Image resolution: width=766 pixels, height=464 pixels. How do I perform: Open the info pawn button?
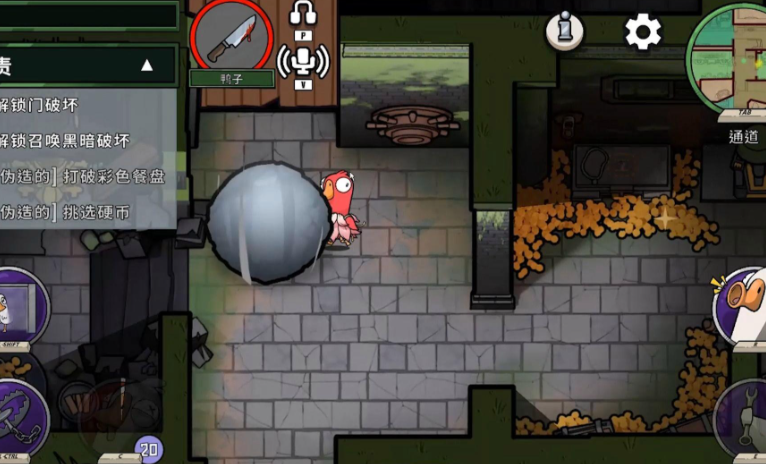click(564, 30)
